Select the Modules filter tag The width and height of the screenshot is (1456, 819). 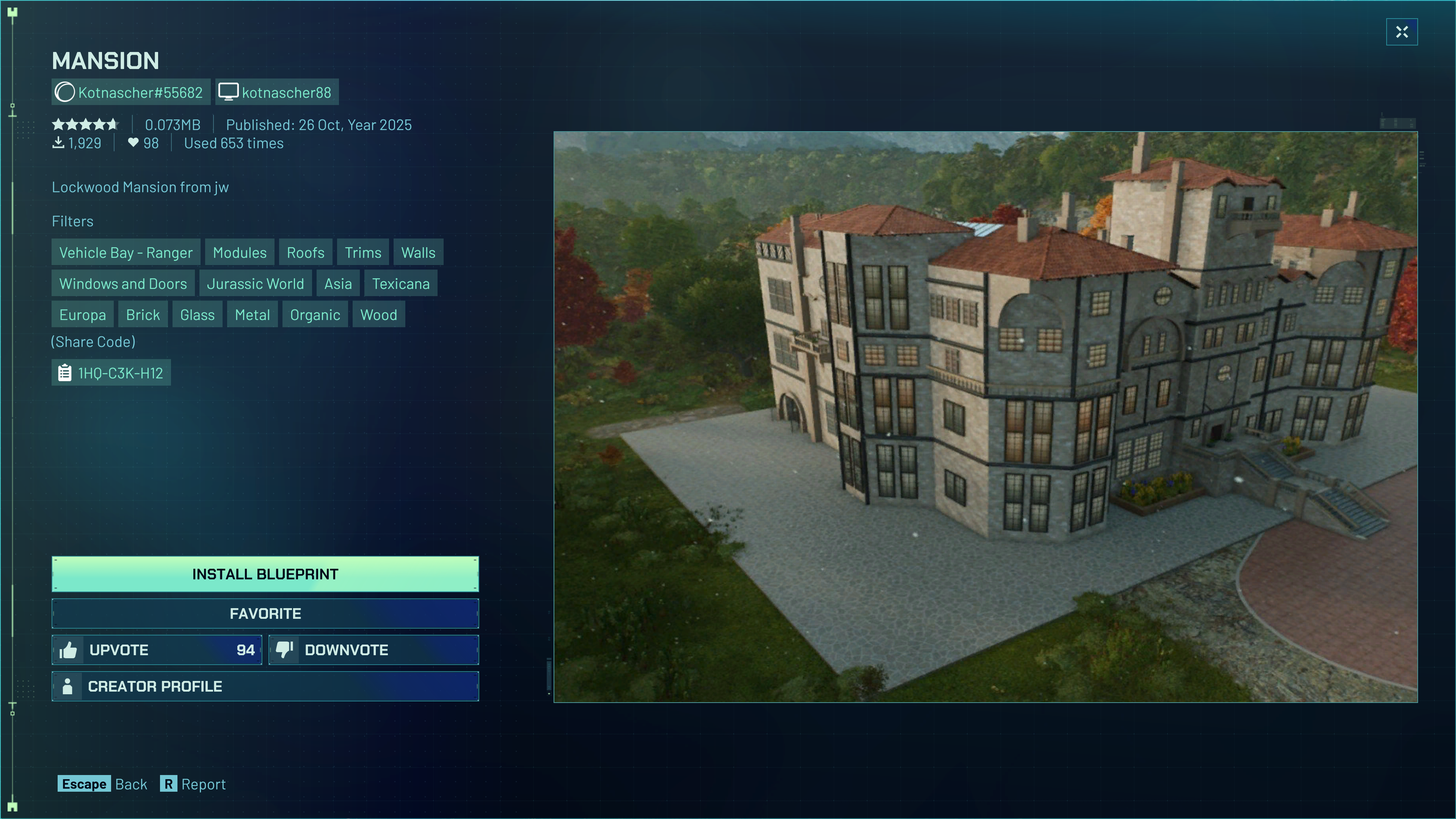240,253
